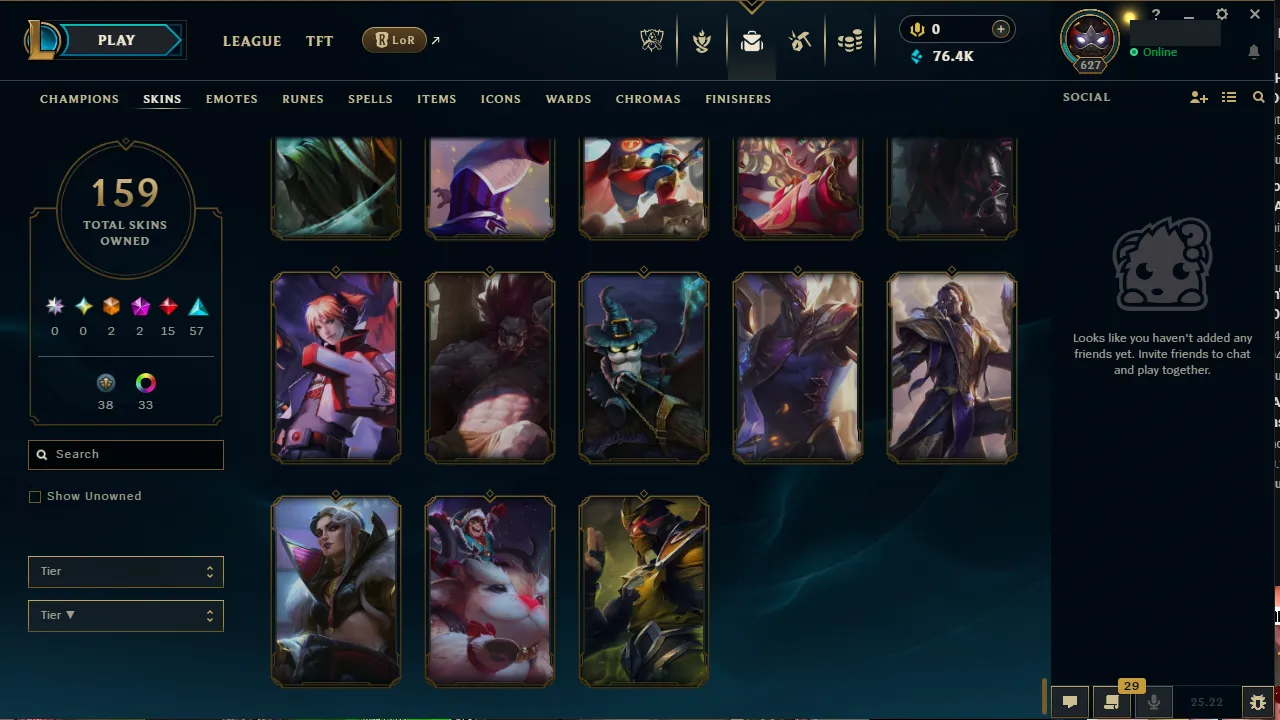This screenshot has height=720, width=1280.
Task: Click the PLAY button
Action: click(x=115, y=40)
